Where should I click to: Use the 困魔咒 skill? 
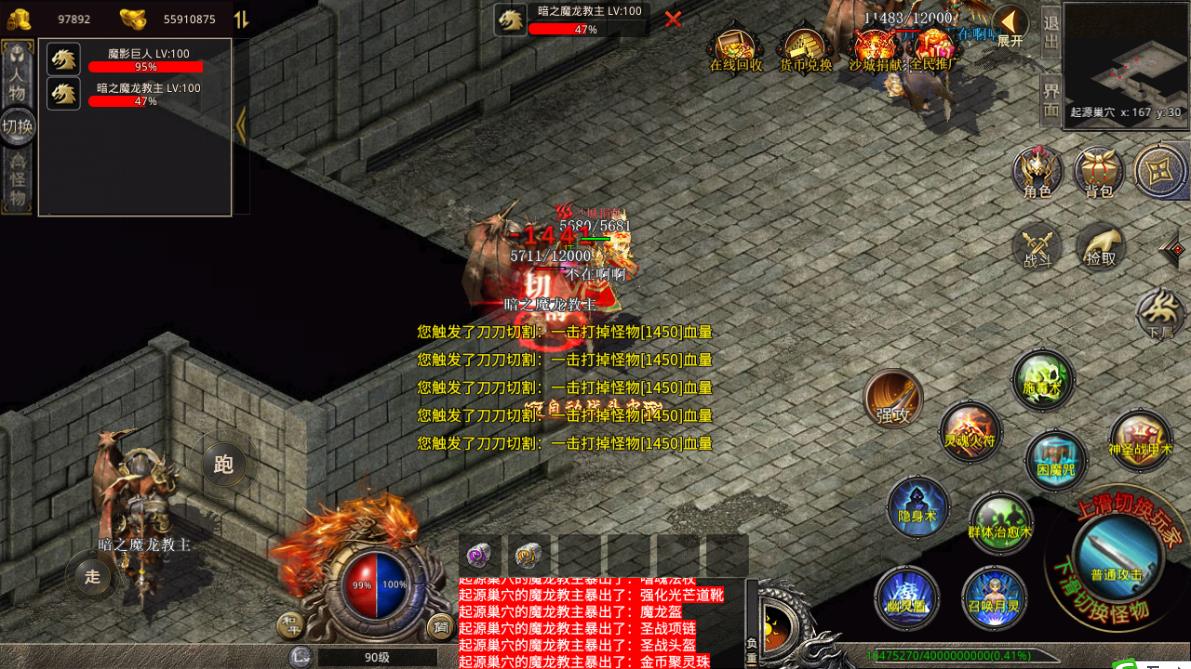(x=1055, y=460)
